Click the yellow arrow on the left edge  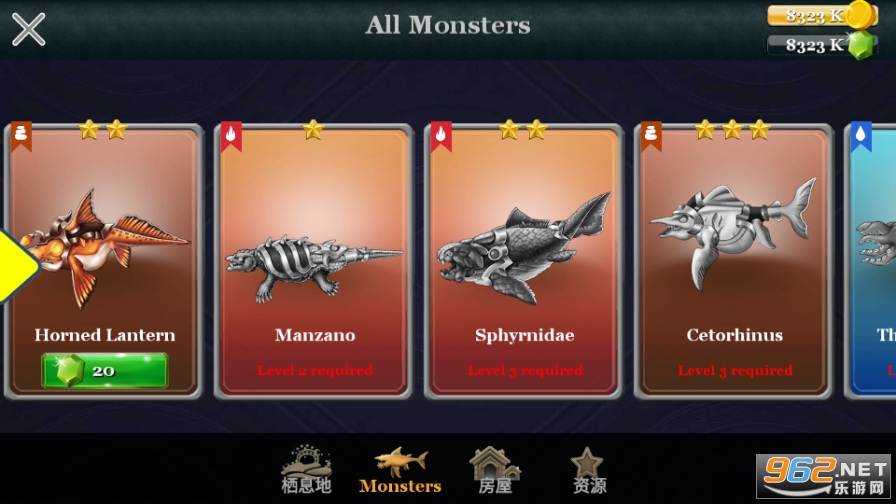[x=14, y=265]
